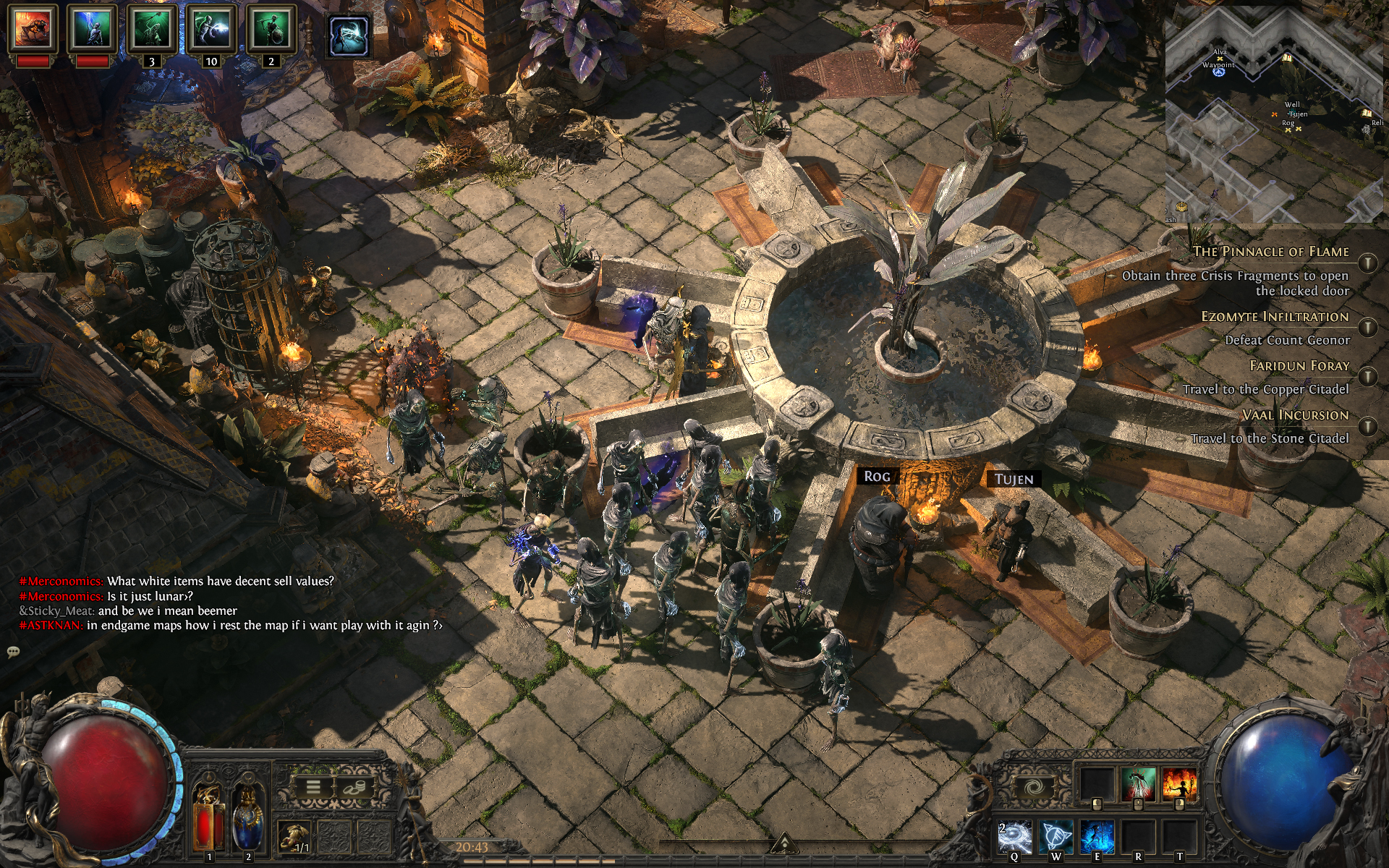Select the lightning skeleton minion portrait
Image resolution: width=1389 pixels, height=868 pixels.
[x=92, y=30]
